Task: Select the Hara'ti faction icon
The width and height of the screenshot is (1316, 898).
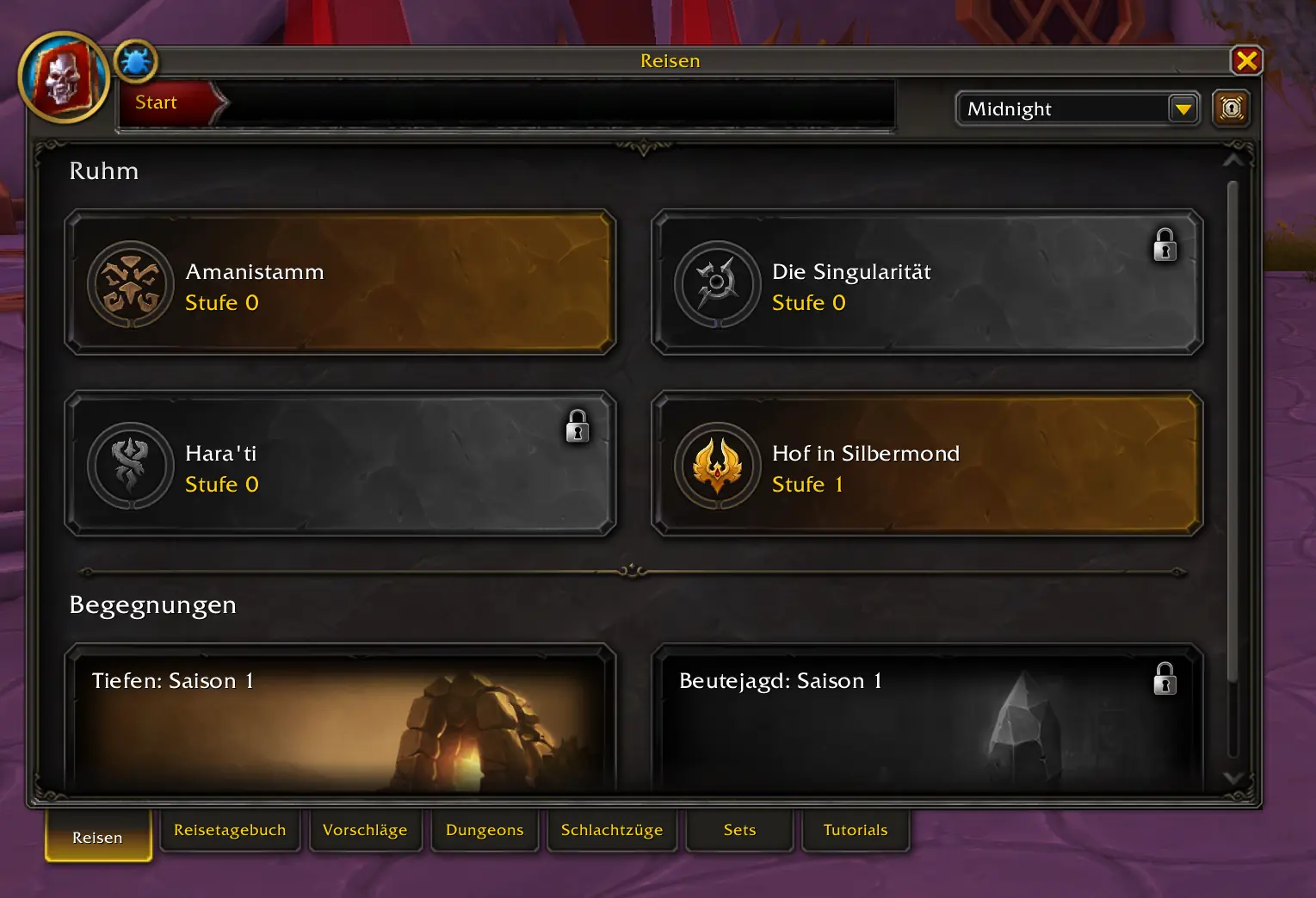Action: pos(130,465)
